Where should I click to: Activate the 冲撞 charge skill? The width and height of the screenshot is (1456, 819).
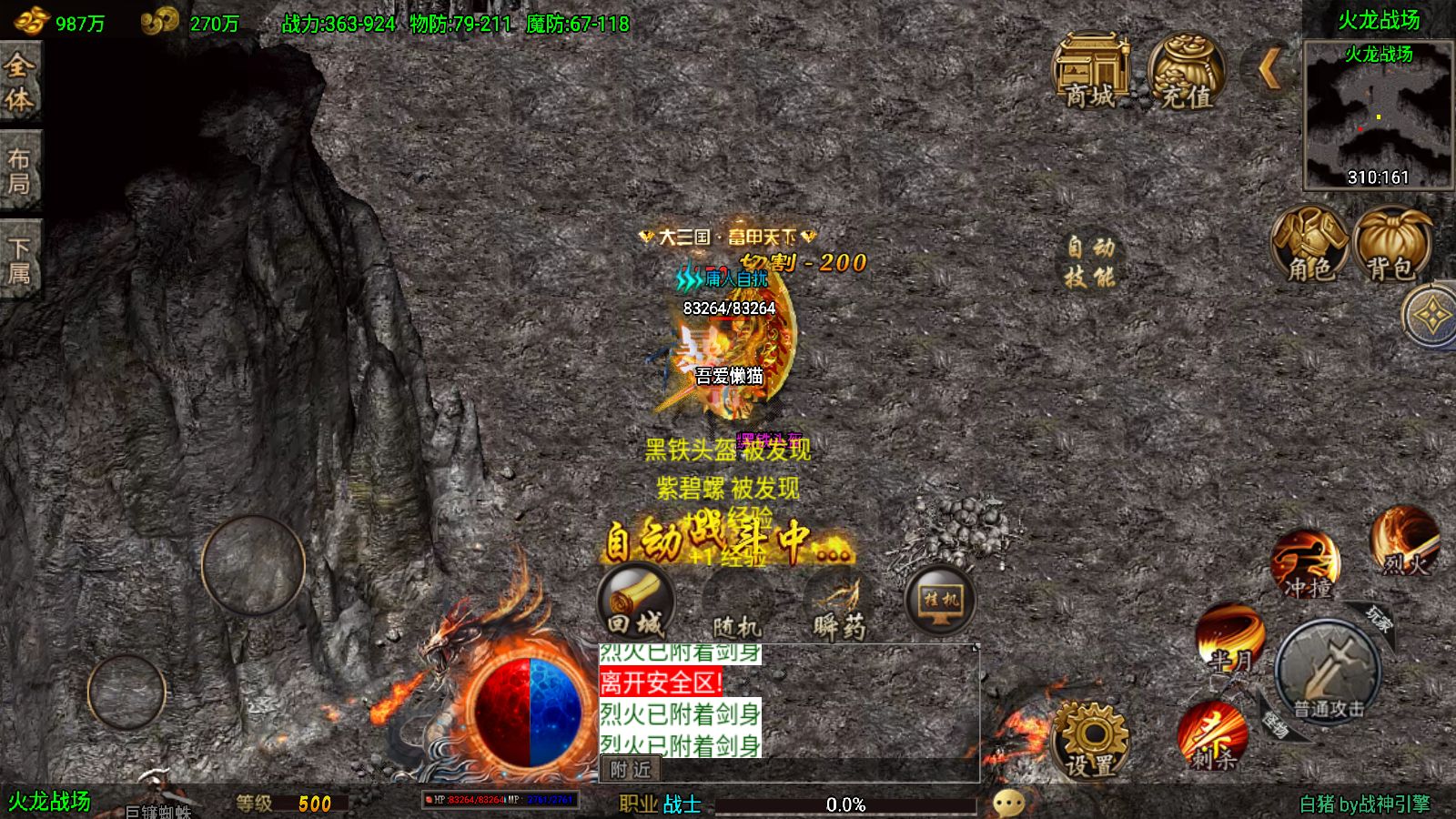coord(1307,564)
